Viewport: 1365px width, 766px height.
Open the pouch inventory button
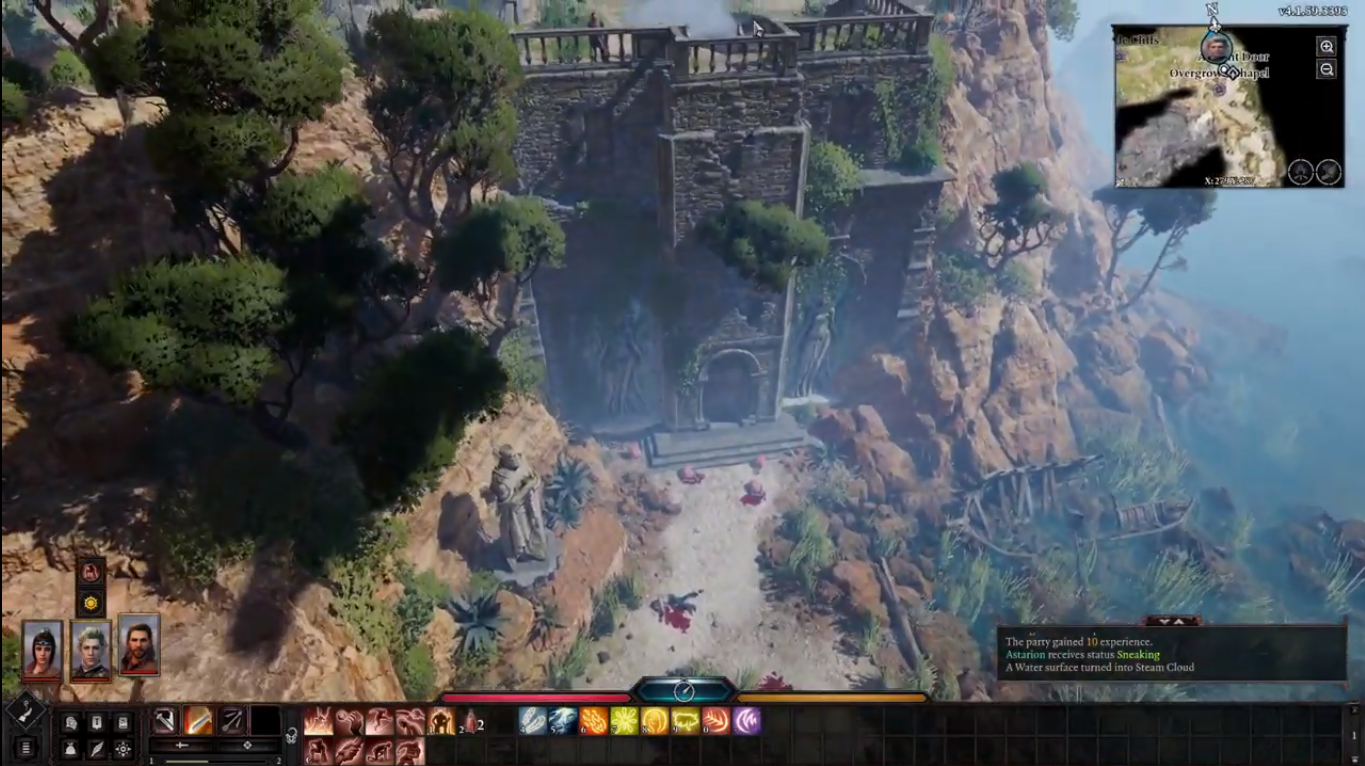pos(70,748)
